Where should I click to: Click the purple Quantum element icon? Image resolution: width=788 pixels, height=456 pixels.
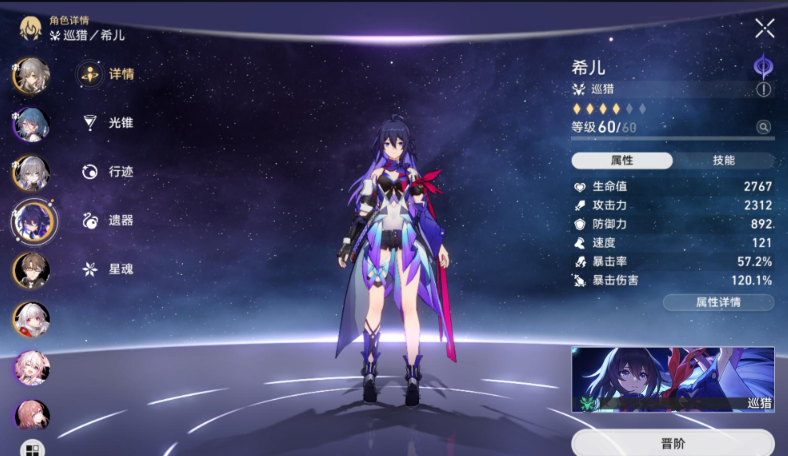(x=764, y=66)
